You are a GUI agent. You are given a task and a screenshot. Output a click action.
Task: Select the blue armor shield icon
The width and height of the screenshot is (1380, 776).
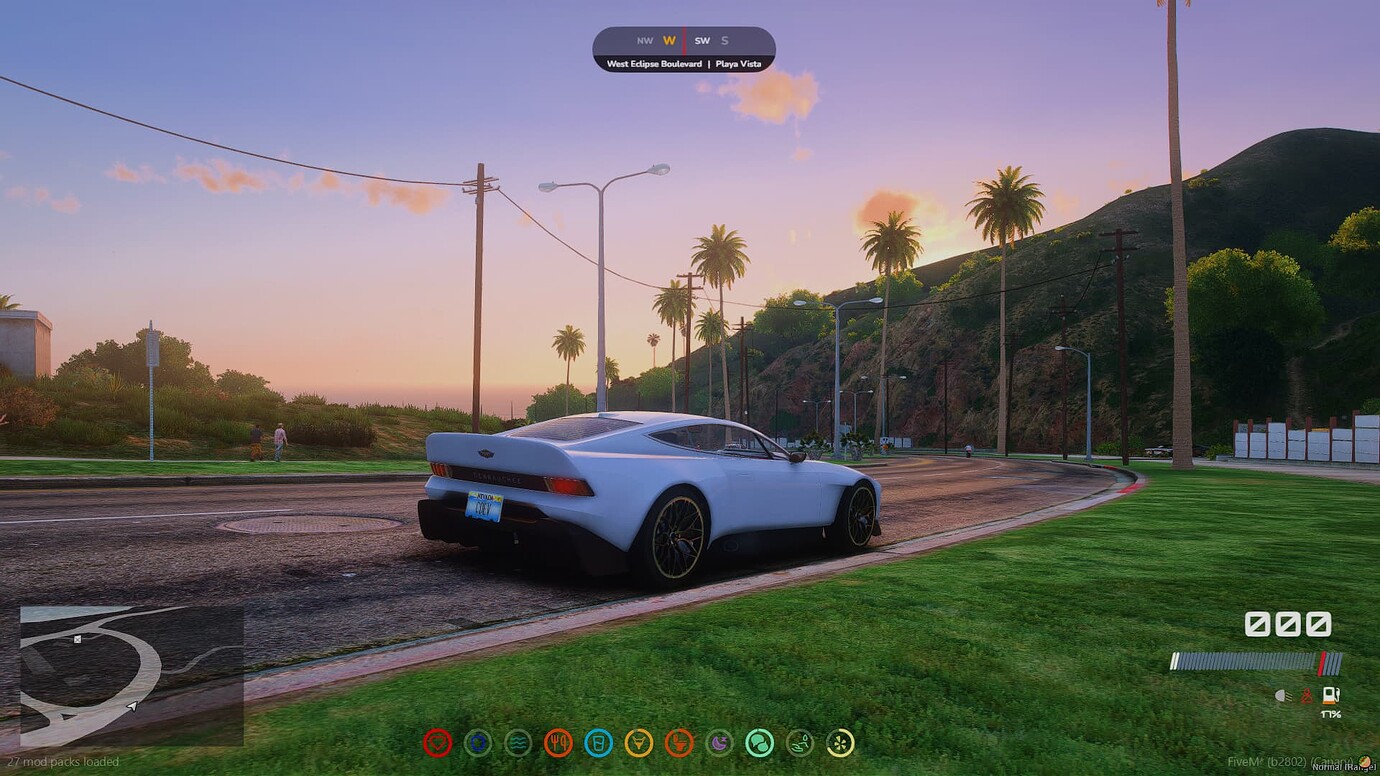click(478, 742)
